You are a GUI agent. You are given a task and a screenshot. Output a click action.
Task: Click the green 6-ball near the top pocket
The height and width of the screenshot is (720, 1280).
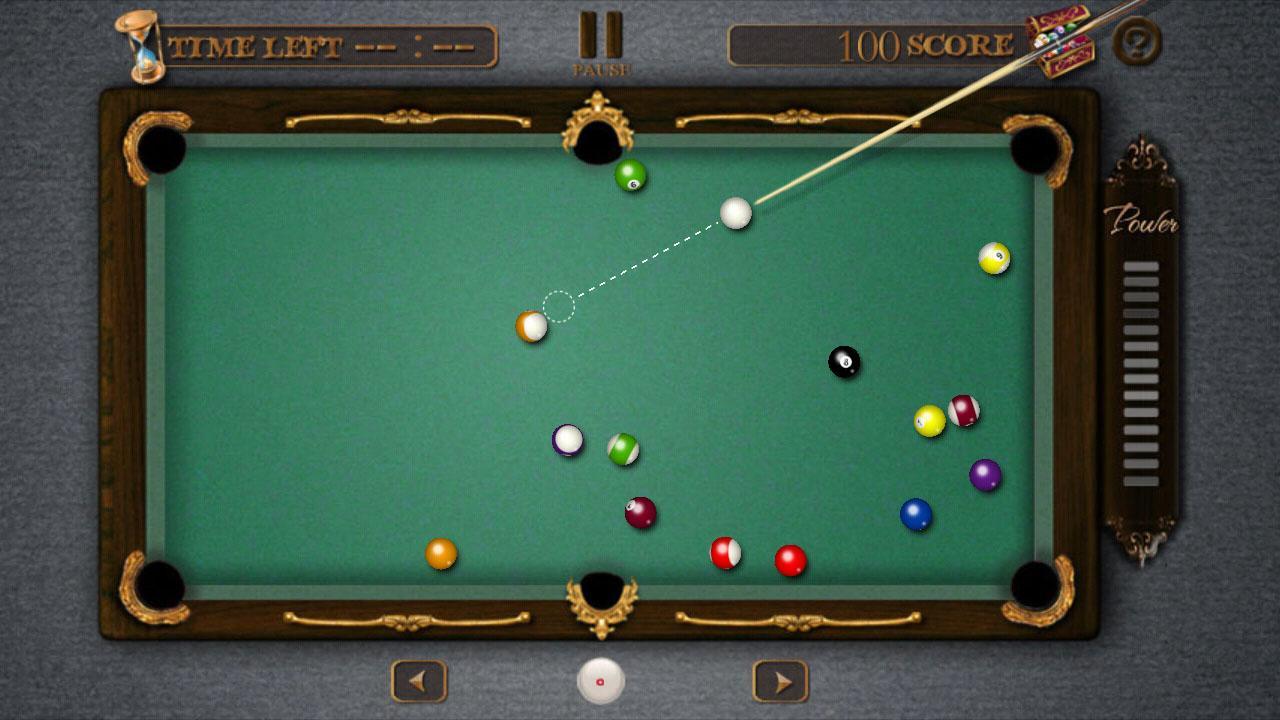click(x=630, y=176)
